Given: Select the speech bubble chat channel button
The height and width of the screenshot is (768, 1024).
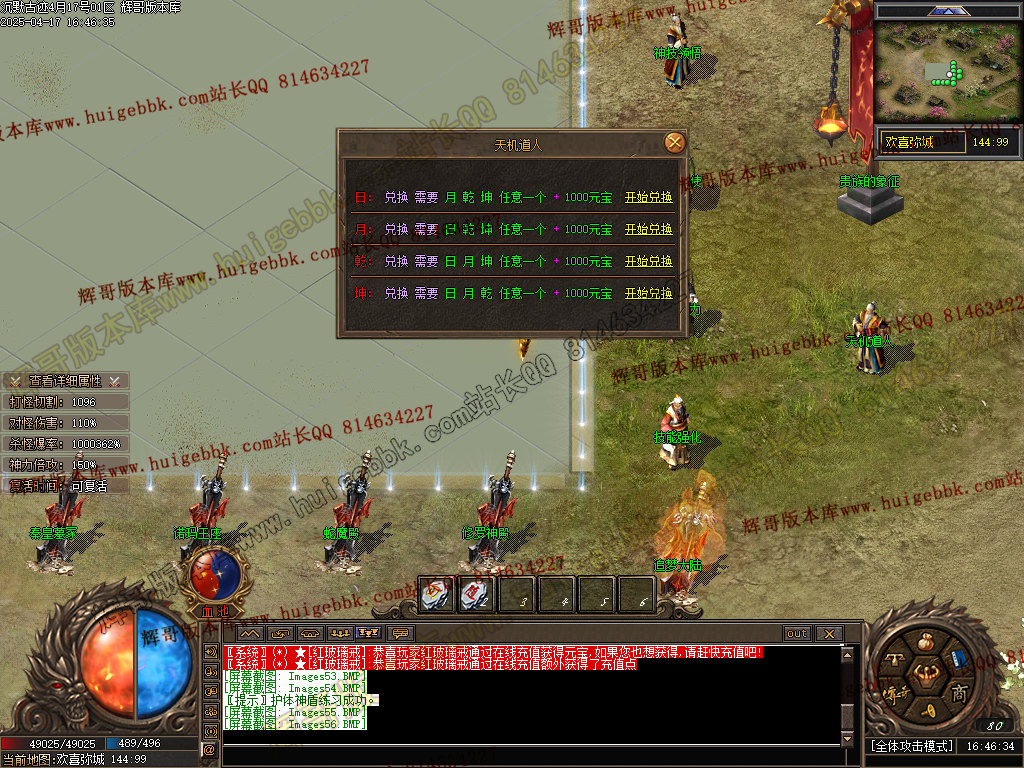Looking at the screenshot, I should click(401, 634).
